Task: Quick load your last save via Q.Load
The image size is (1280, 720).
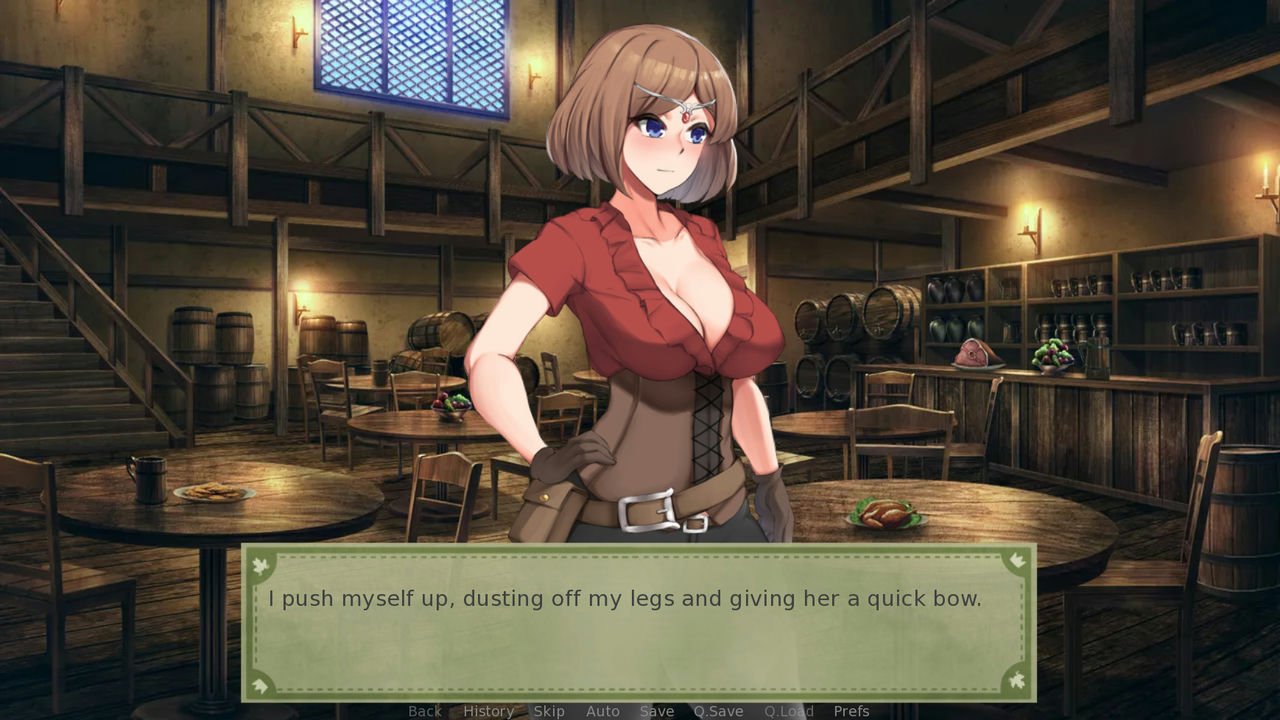Action: click(787, 711)
